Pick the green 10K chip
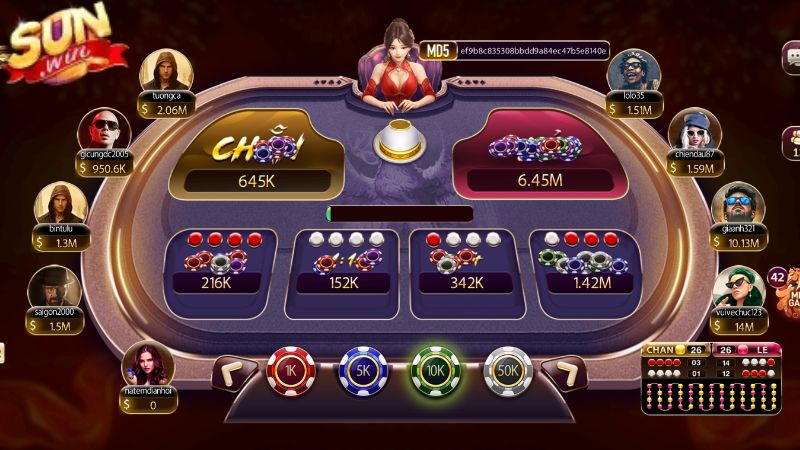Screen dimensions: 800x450 point(435,370)
